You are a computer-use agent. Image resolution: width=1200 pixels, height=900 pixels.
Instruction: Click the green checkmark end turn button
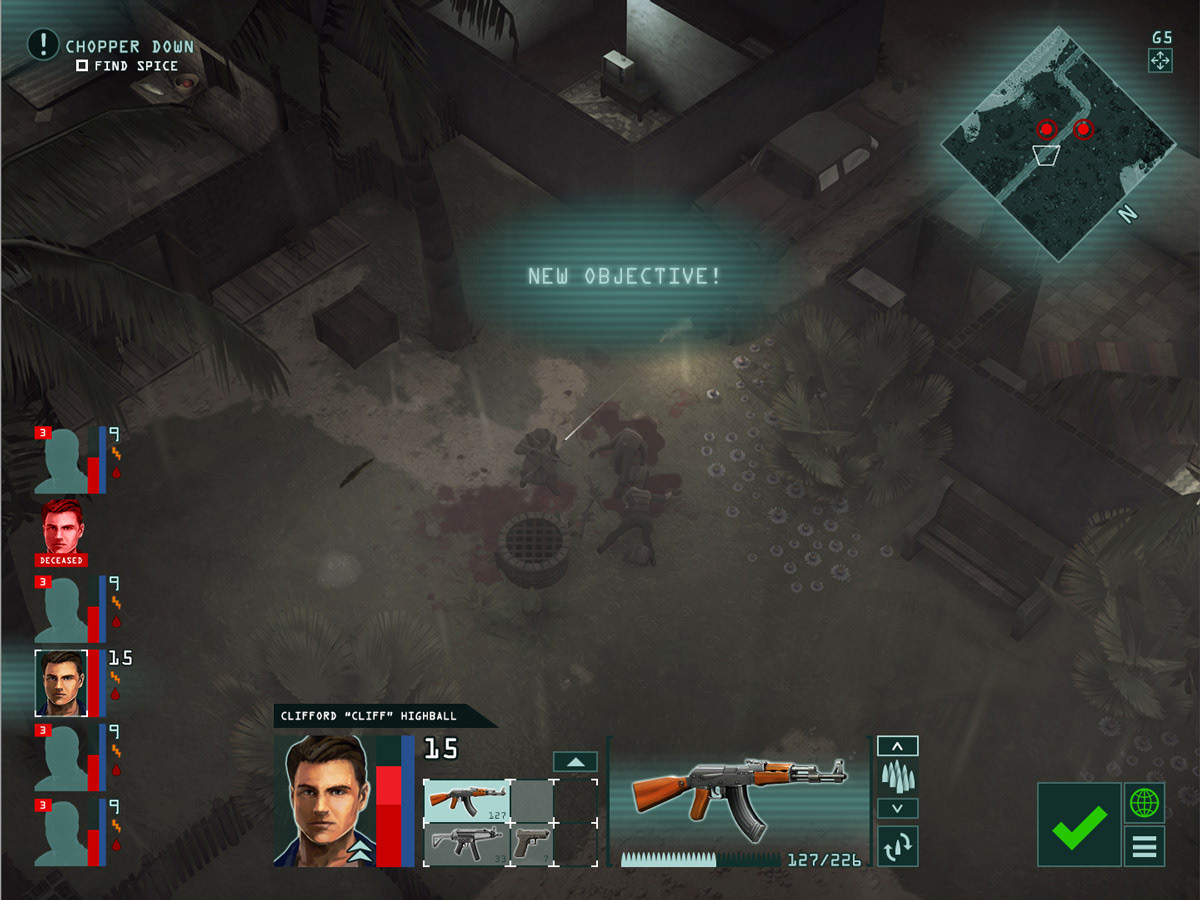[x=1079, y=824]
